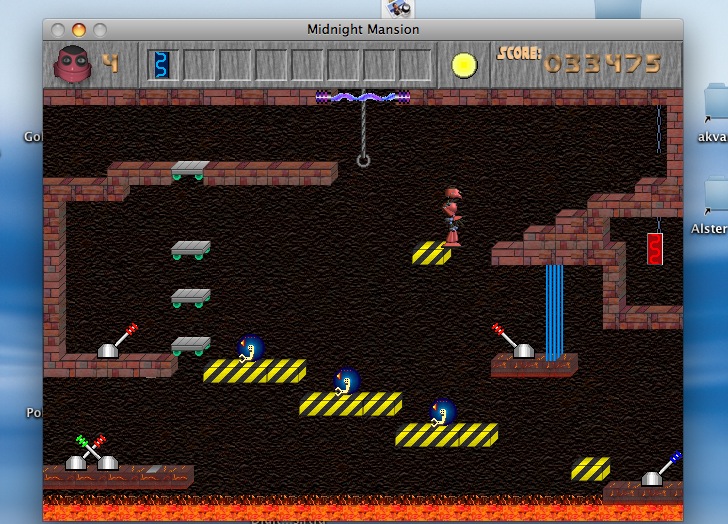Select the blue squiggle item in the inventory
Image resolution: width=728 pixels, height=524 pixels.
(x=161, y=65)
